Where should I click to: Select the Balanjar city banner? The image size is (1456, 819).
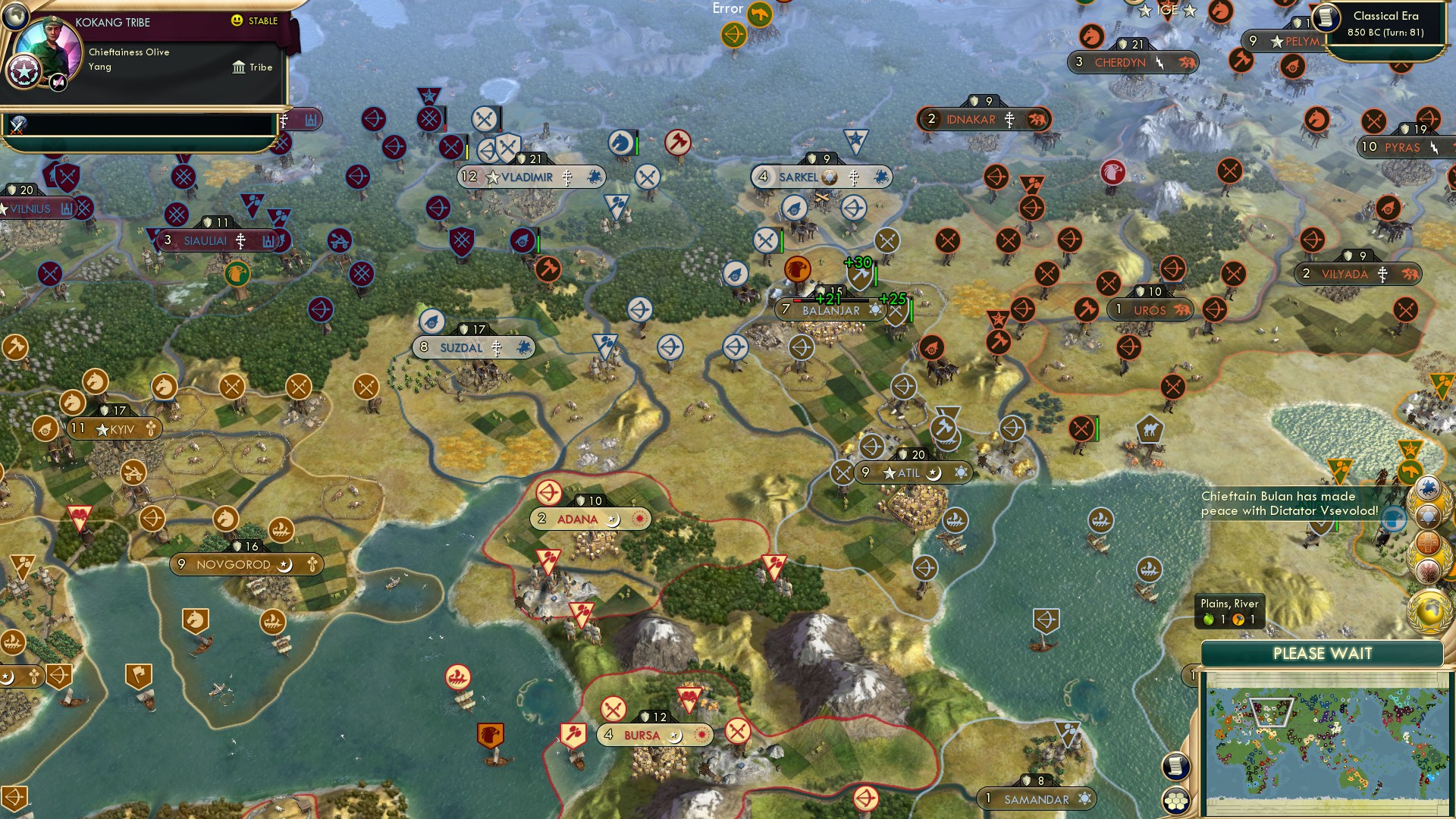(830, 310)
